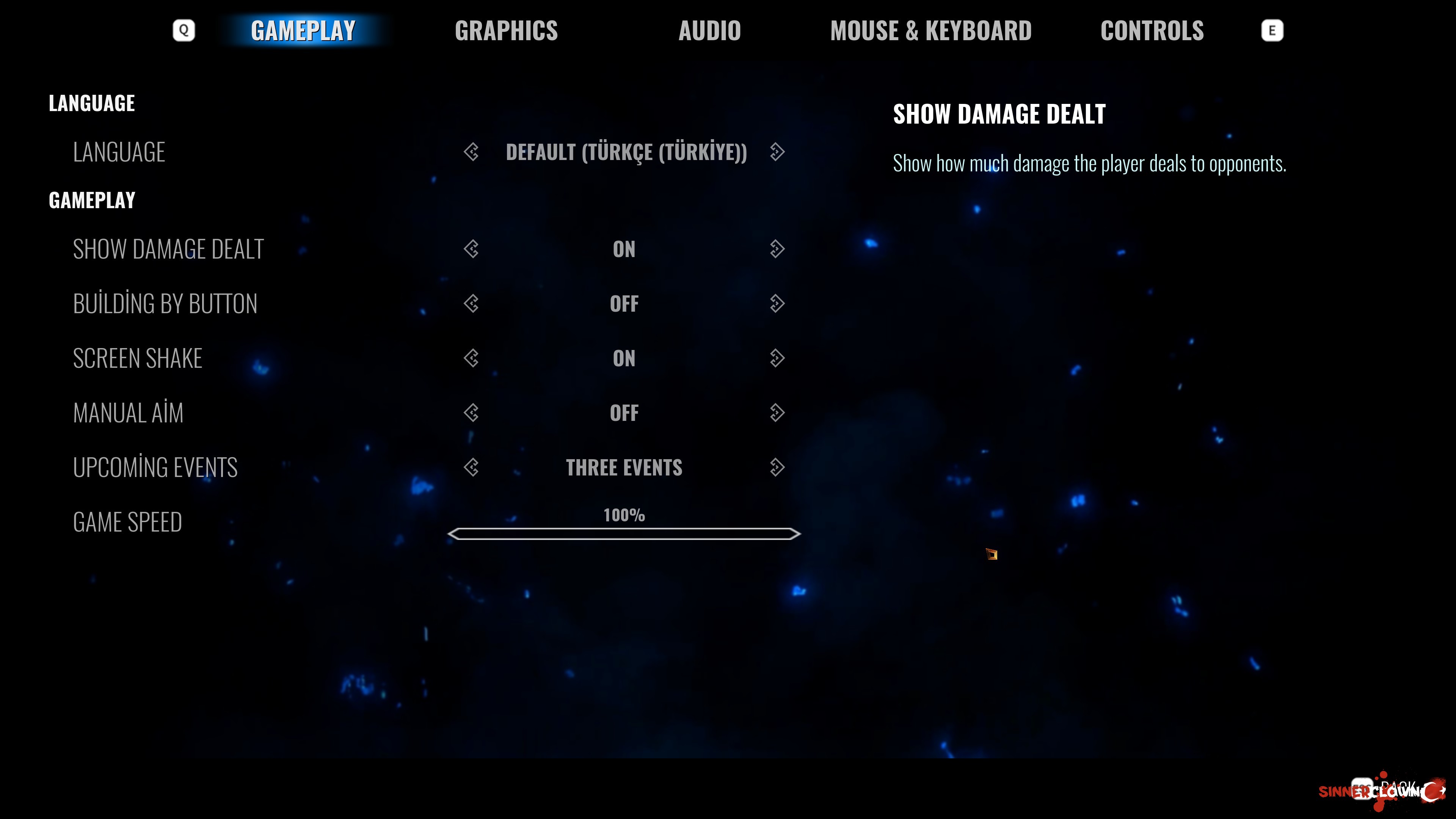
Task: Open the Audio settings tab
Action: (x=709, y=30)
